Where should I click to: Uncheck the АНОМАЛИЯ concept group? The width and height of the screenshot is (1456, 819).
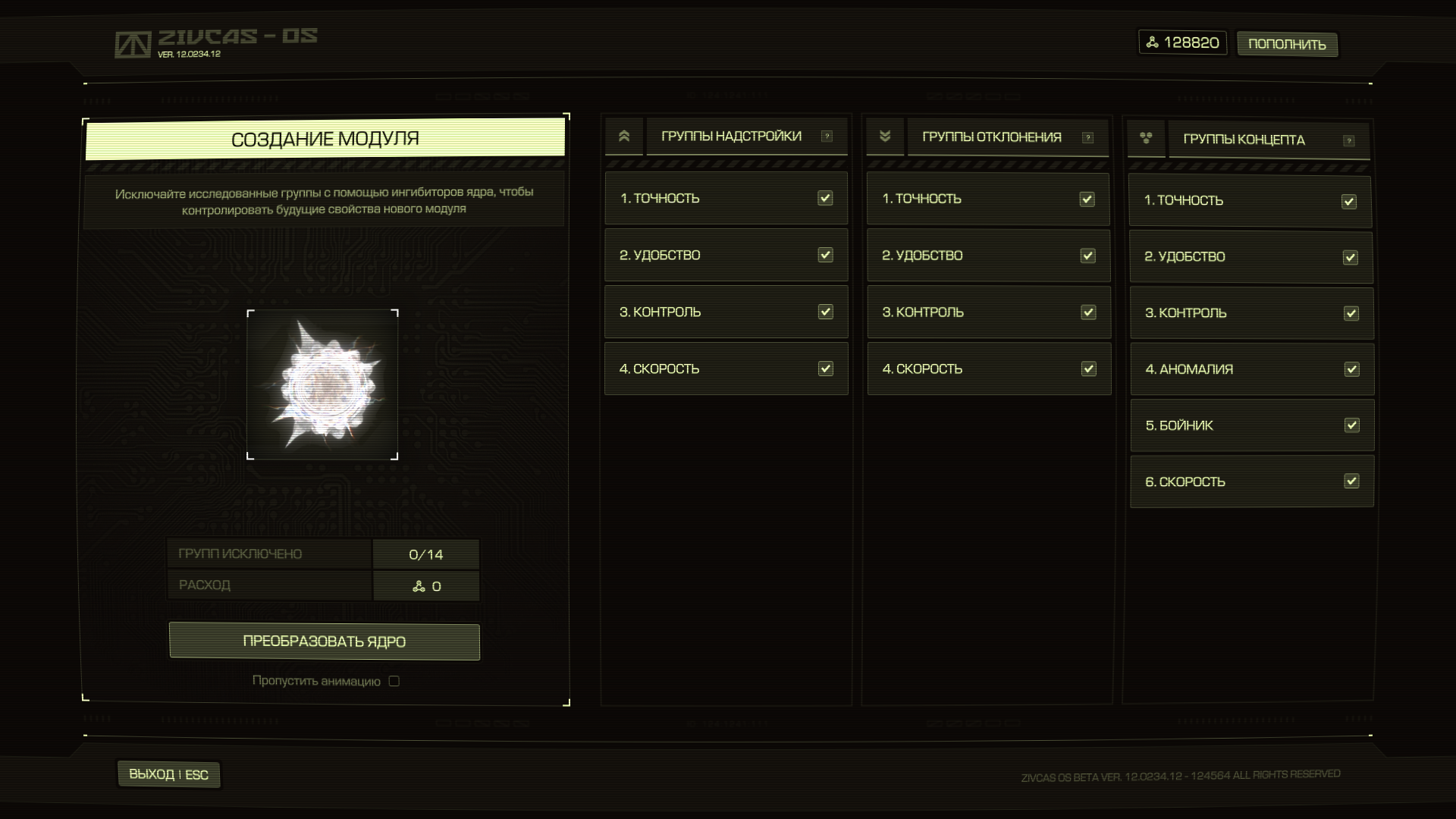coord(1351,369)
